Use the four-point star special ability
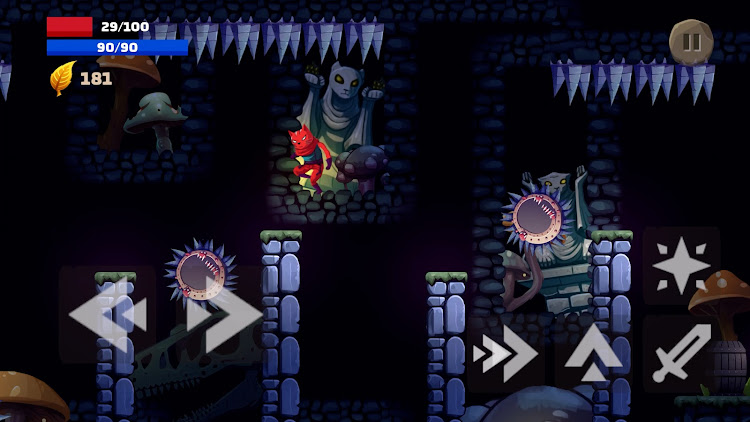Viewport: 750px width, 422px height. pos(682,265)
